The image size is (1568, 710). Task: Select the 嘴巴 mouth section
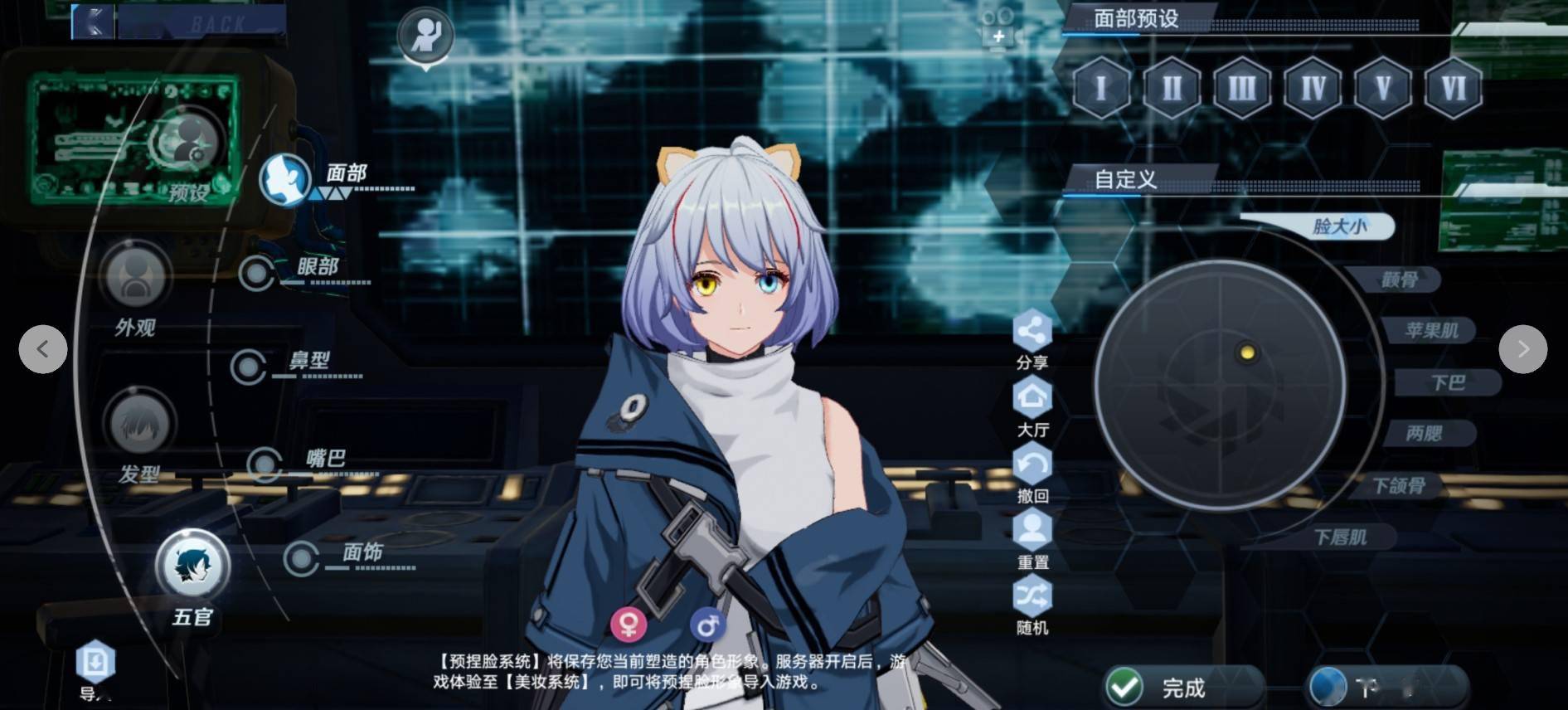point(265,464)
